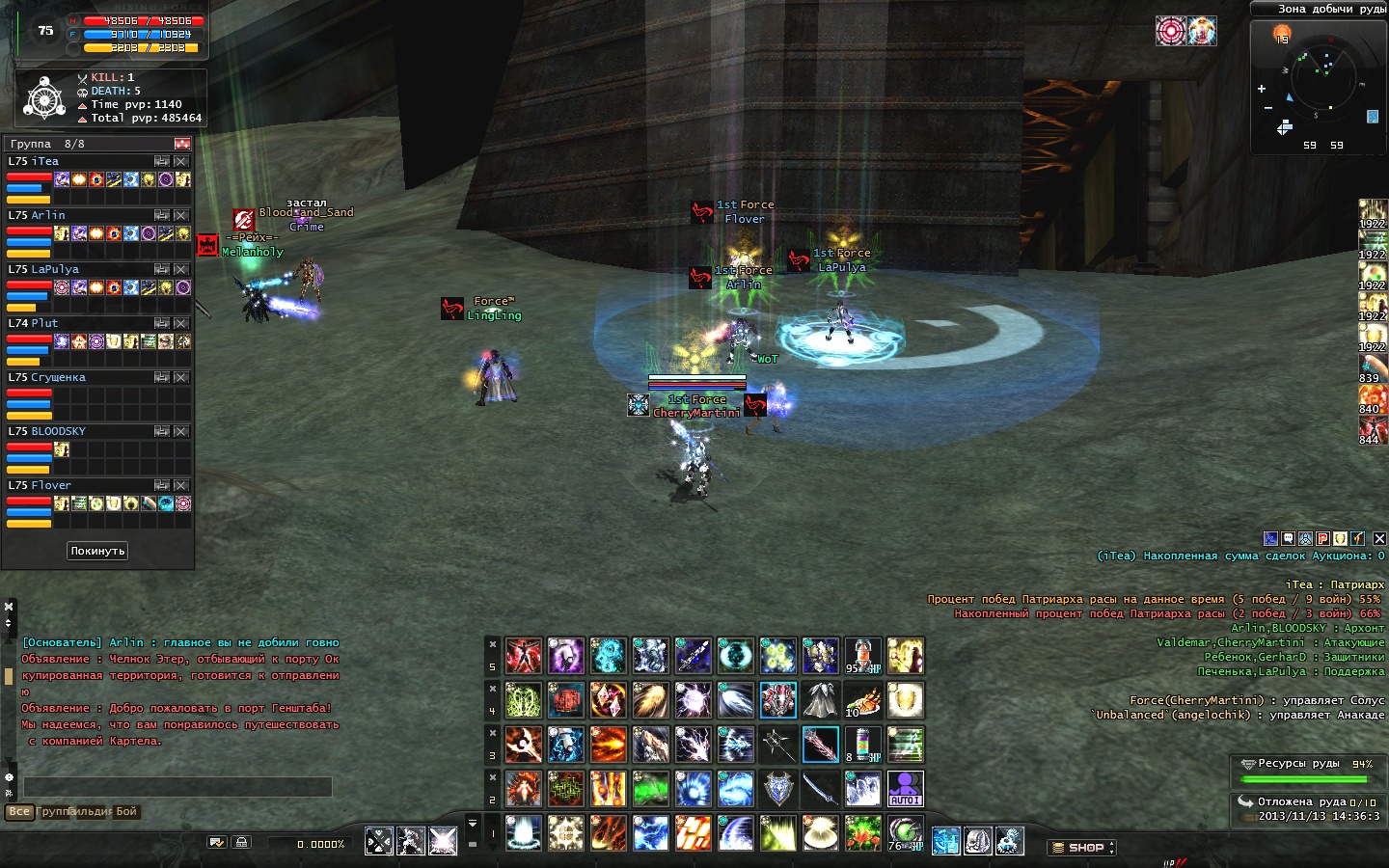Cast the blue lightning skill on bar one
Screen dimensions: 1389x868
click(650, 833)
